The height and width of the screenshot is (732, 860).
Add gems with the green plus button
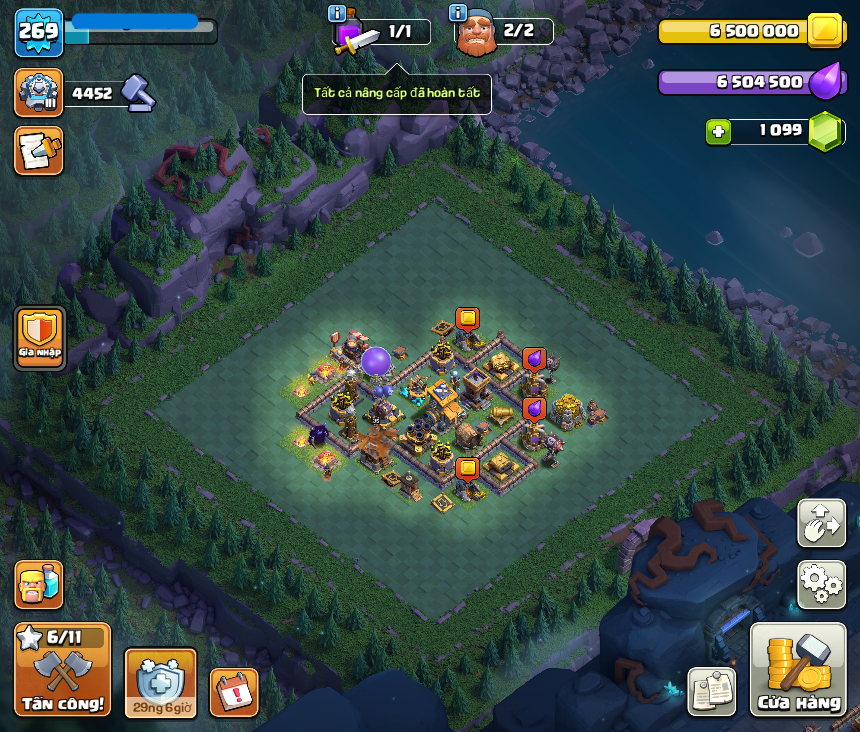tap(717, 131)
